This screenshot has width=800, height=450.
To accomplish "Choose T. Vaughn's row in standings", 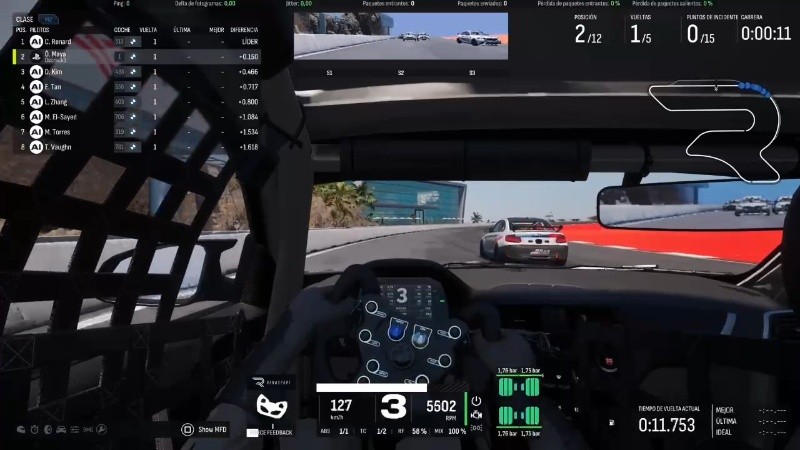I will pyautogui.click(x=60, y=146).
